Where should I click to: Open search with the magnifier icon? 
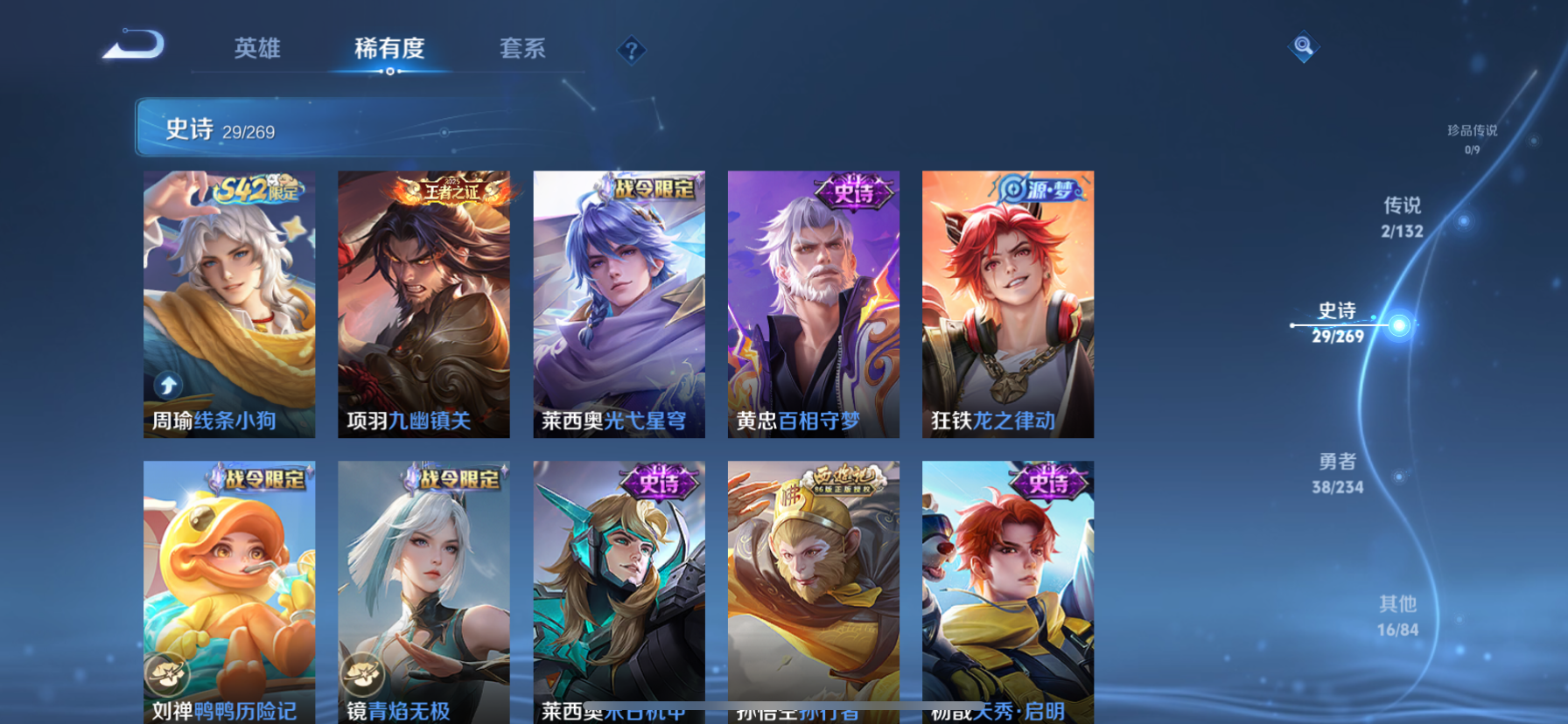coord(1303,46)
